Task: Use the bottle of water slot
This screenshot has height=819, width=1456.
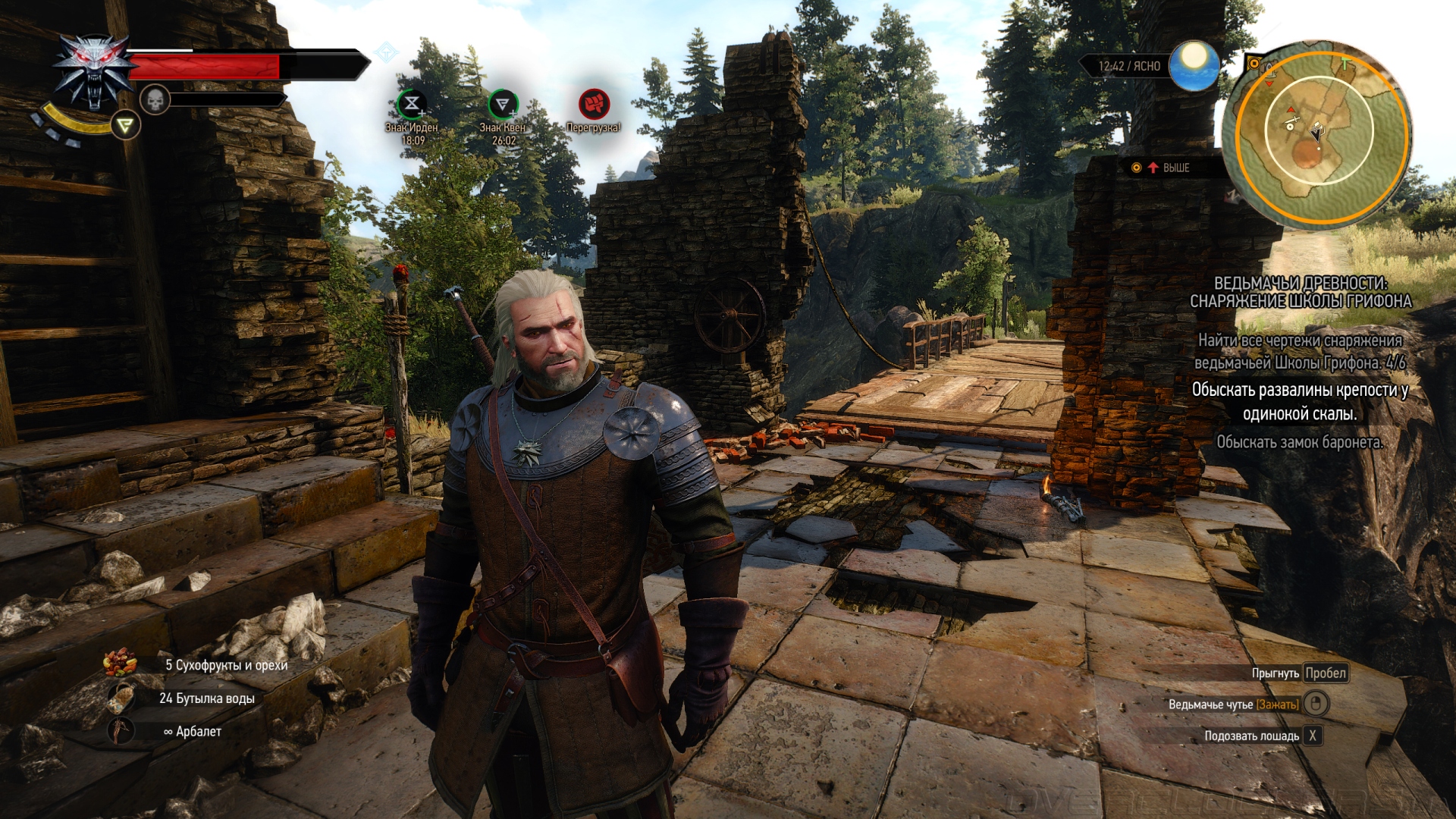Action: tap(121, 698)
